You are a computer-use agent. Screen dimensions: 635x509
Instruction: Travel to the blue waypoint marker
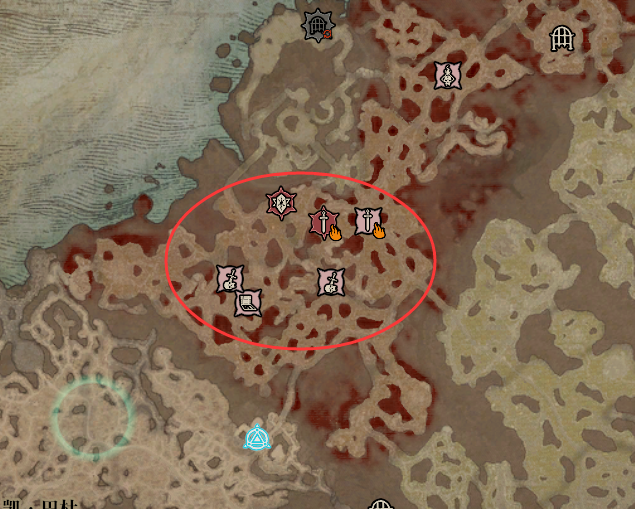tap(257, 437)
